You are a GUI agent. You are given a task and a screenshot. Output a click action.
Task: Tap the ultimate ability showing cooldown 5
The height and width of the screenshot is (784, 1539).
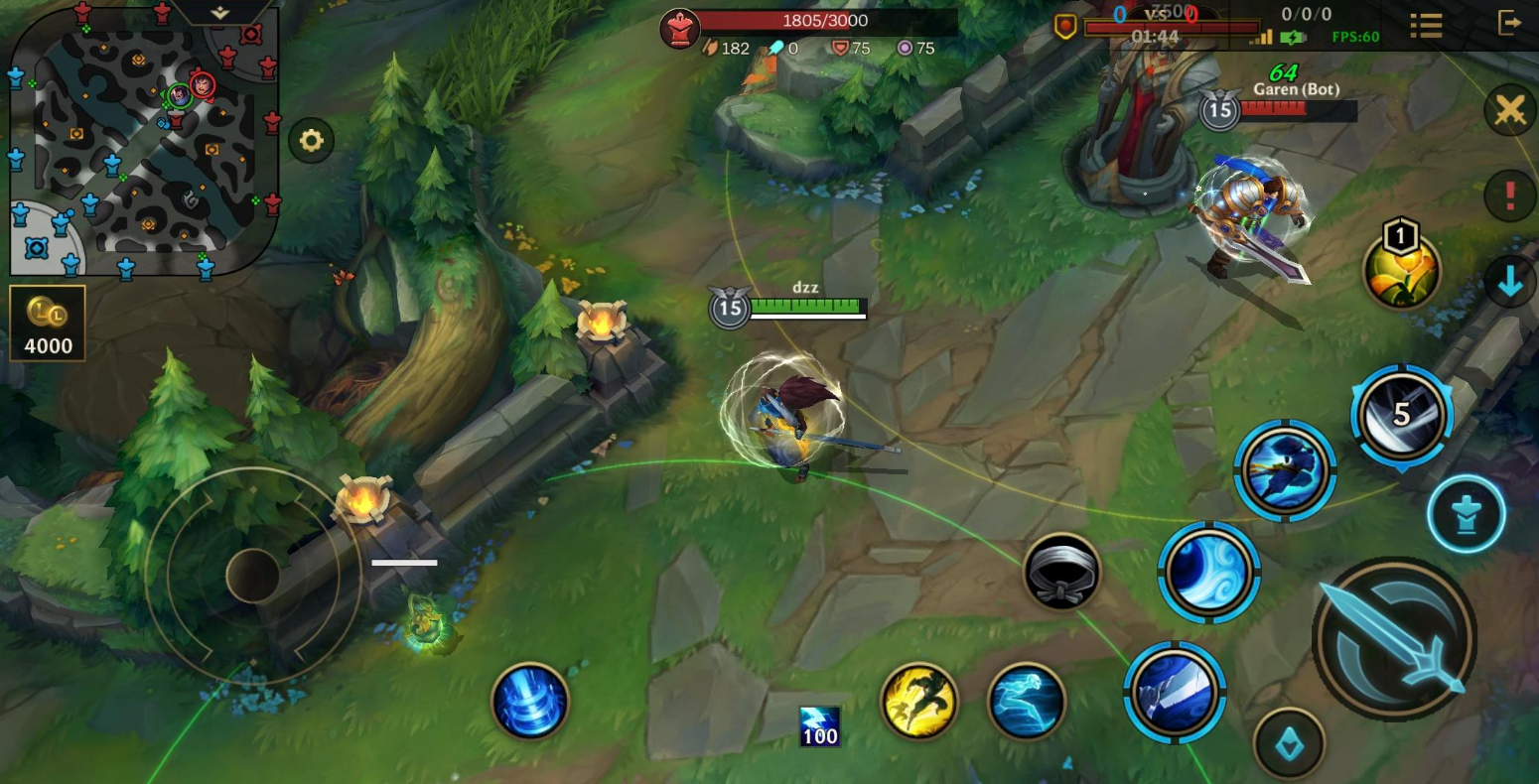(x=1401, y=415)
